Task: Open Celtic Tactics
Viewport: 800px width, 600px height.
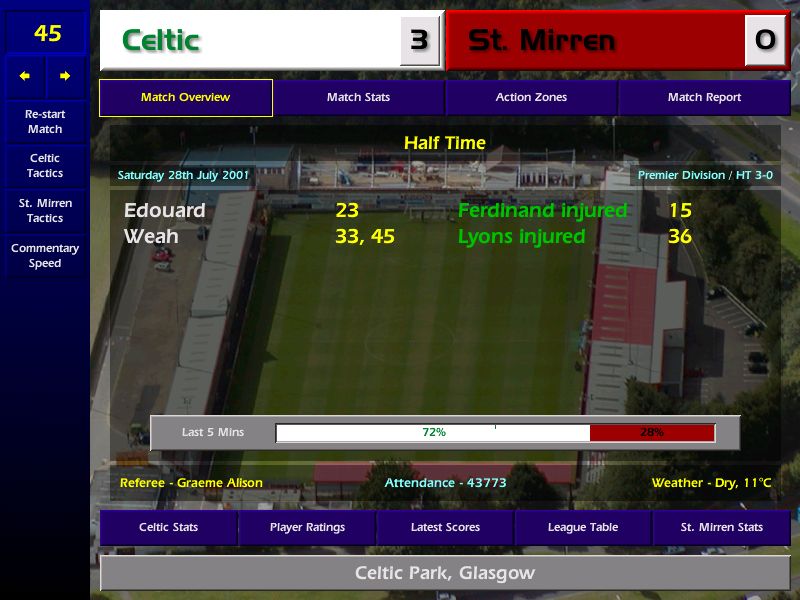Action: click(x=45, y=166)
